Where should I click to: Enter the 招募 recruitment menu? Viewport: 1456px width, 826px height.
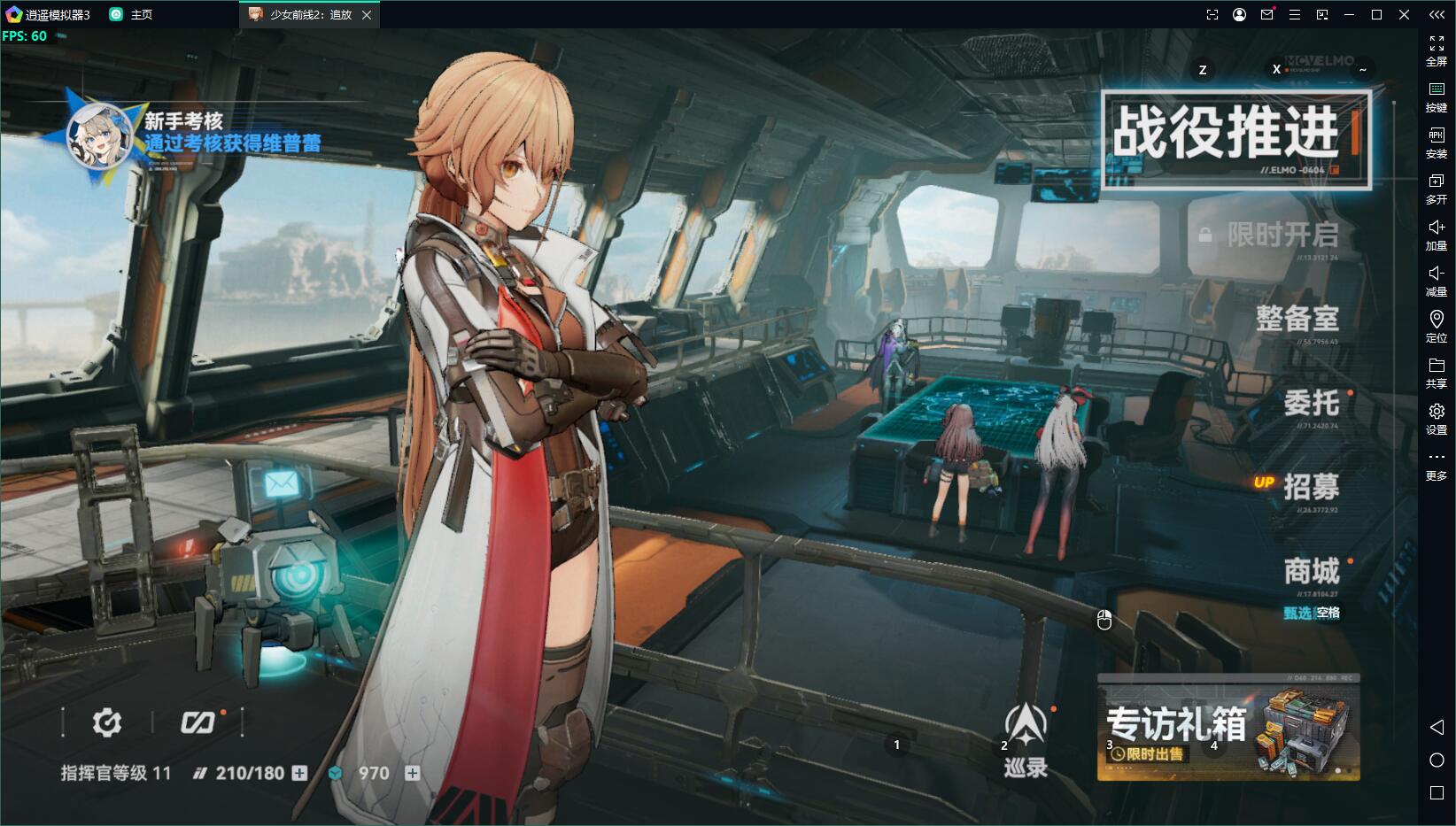1311,487
